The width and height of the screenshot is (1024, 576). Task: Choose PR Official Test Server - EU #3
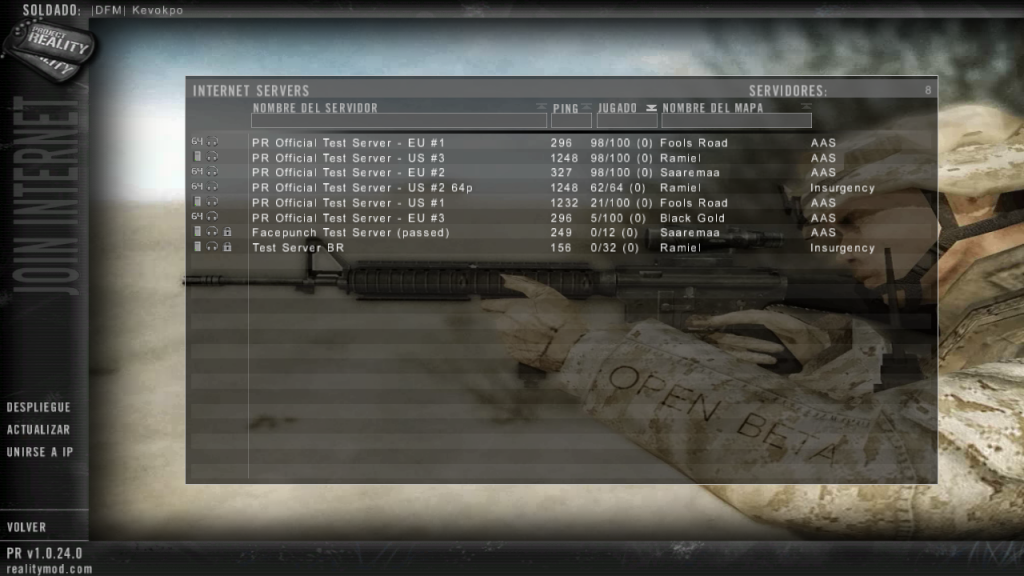[348, 218]
